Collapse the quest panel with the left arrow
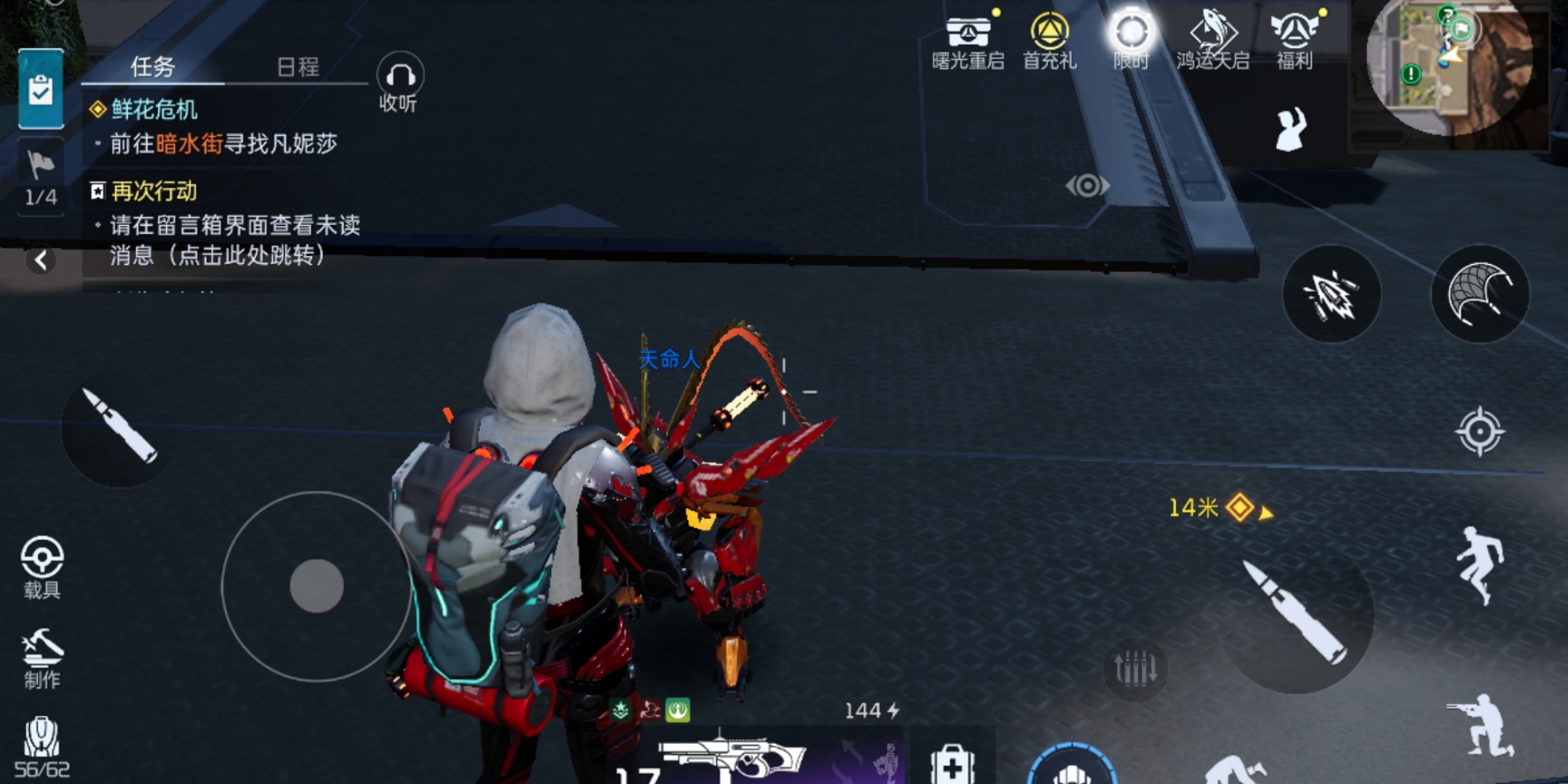The width and height of the screenshot is (1568, 784). (x=41, y=260)
